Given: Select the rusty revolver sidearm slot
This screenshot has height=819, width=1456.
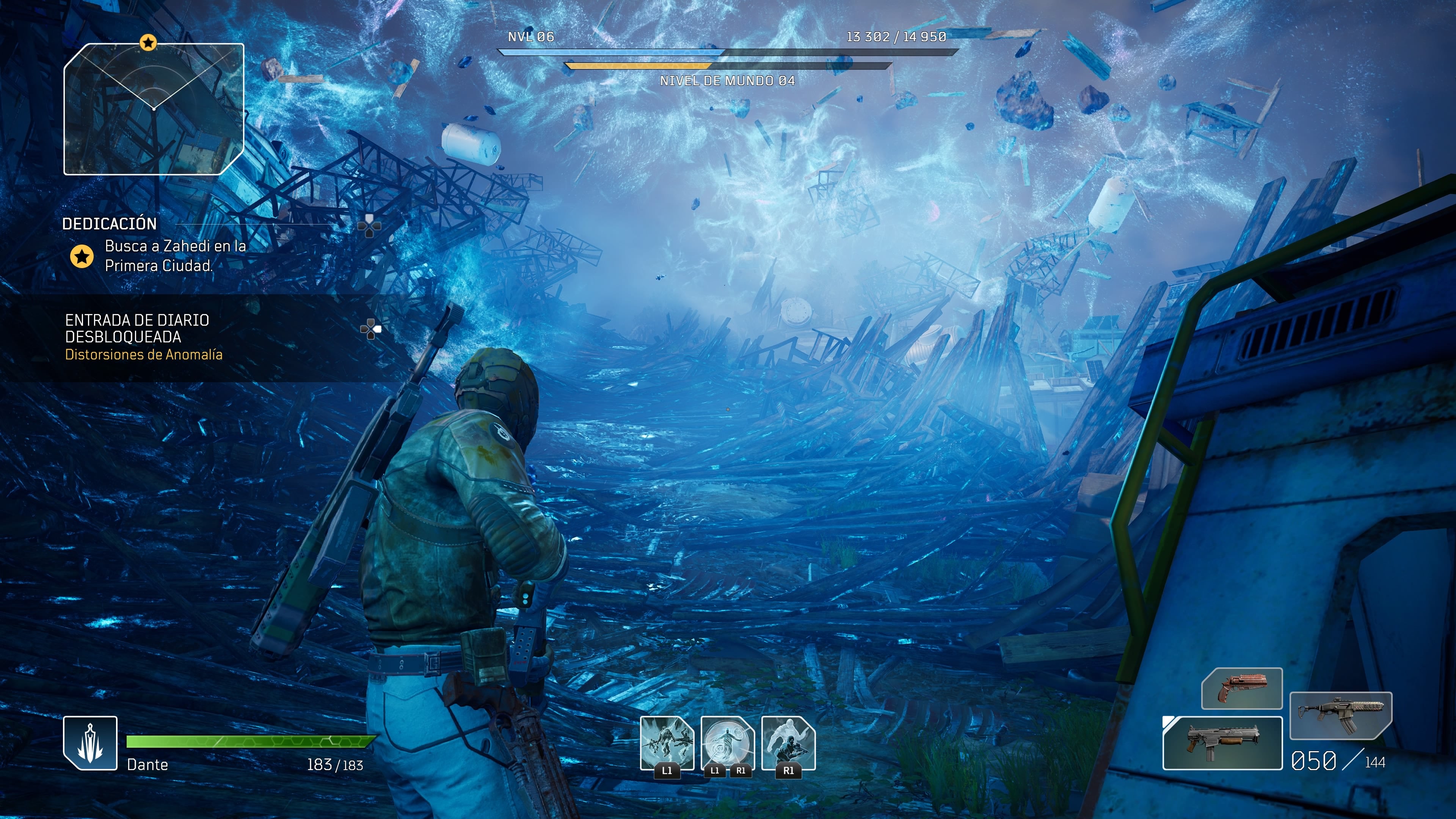Looking at the screenshot, I should [1242, 688].
